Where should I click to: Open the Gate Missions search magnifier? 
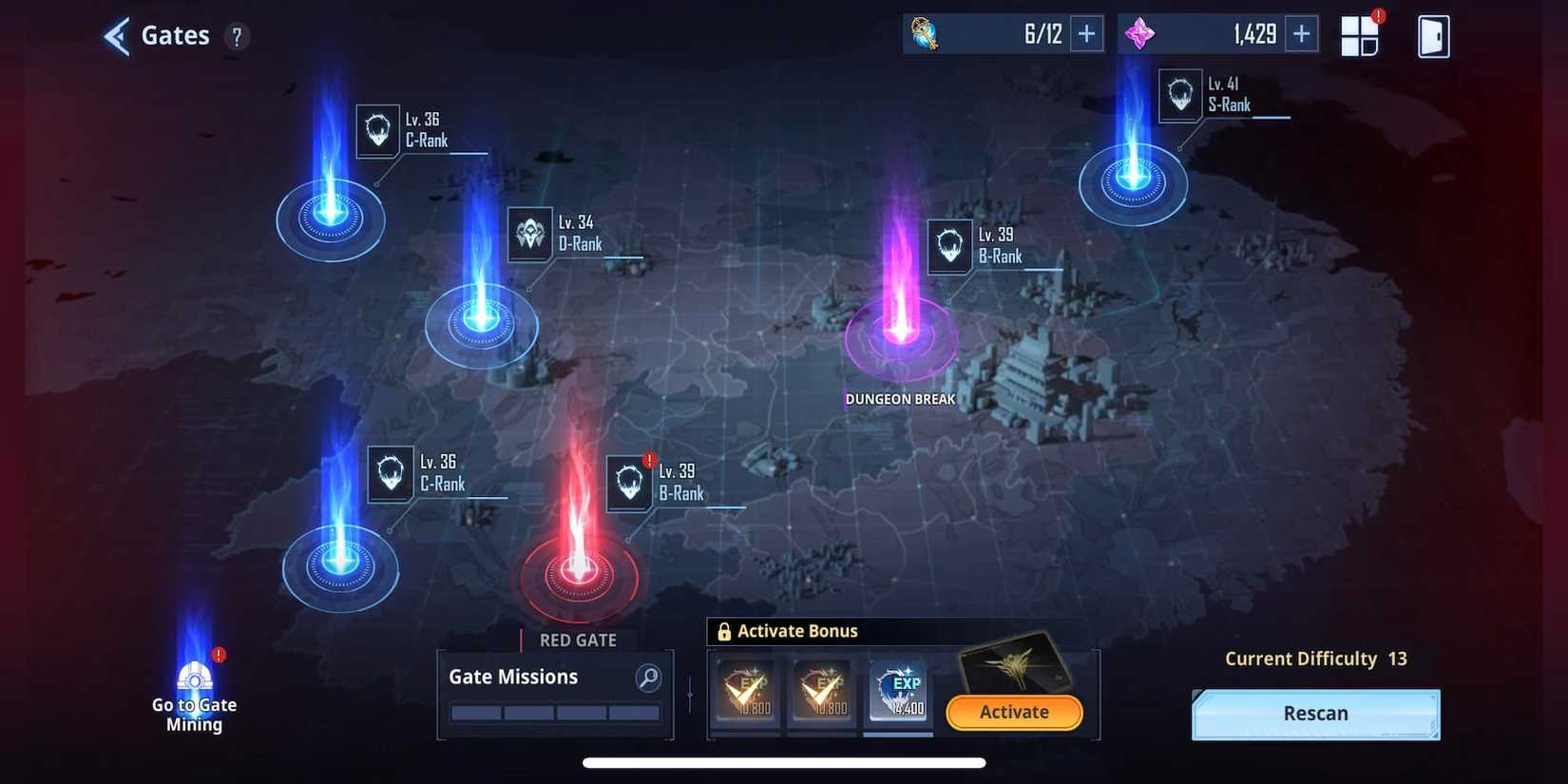(x=647, y=678)
